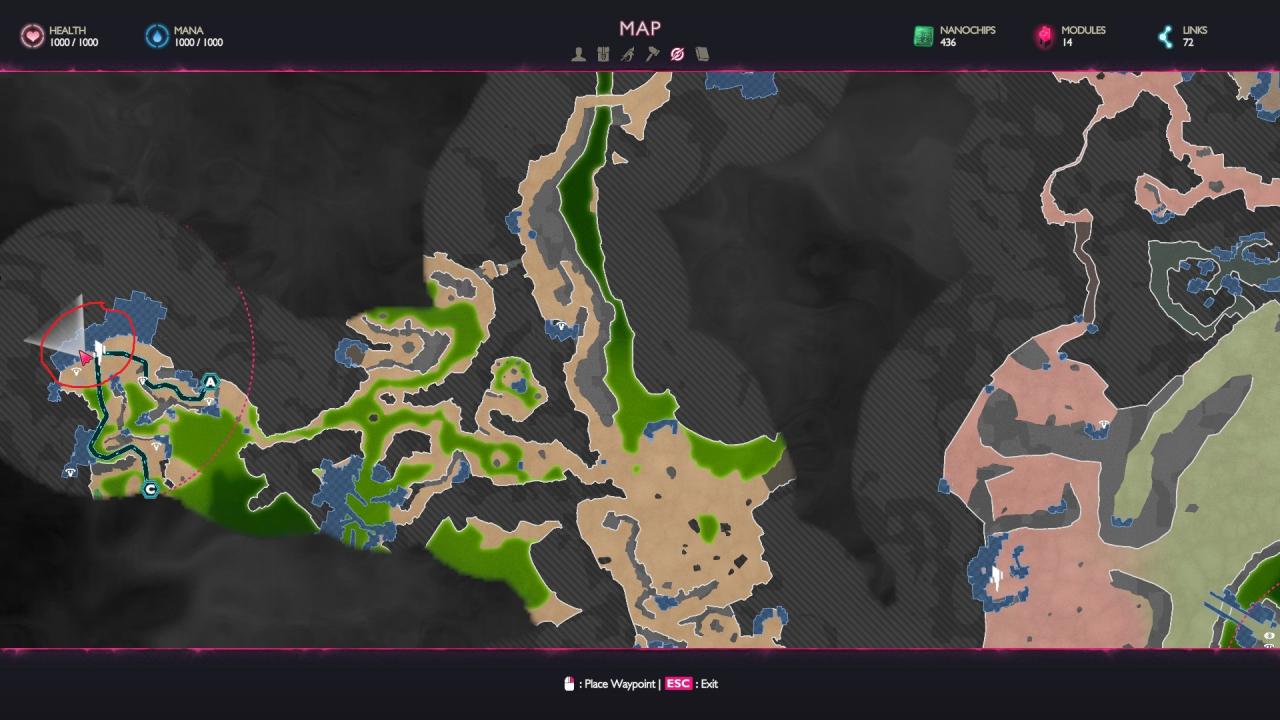Viewport: 1280px width, 720px height.
Task: Select the hexagonal C waypoint marker
Action: click(x=150, y=489)
